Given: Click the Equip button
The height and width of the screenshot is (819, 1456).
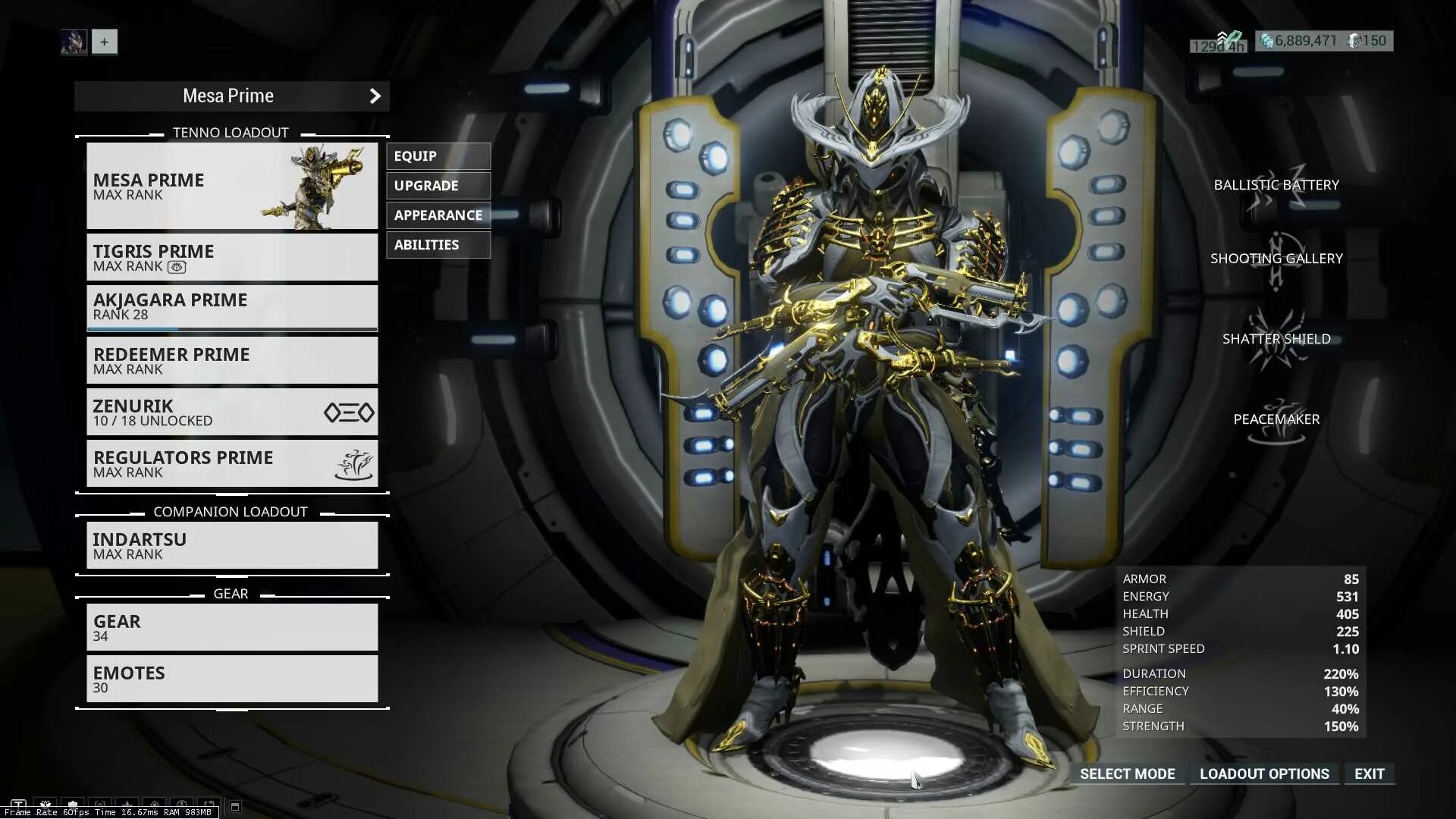Looking at the screenshot, I should (x=438, y=156).
